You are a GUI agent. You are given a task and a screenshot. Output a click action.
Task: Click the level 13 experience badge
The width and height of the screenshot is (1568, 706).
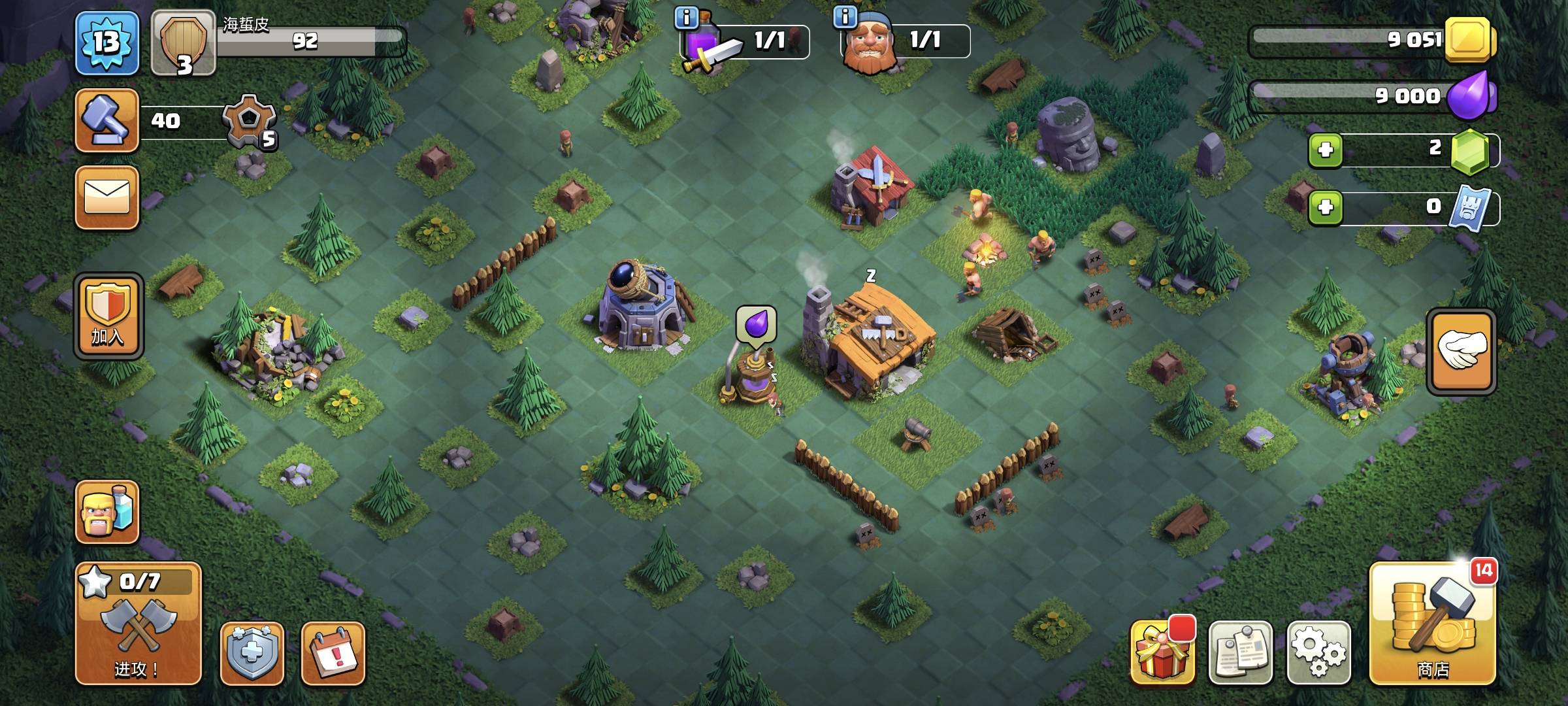(x=107, y=43)
